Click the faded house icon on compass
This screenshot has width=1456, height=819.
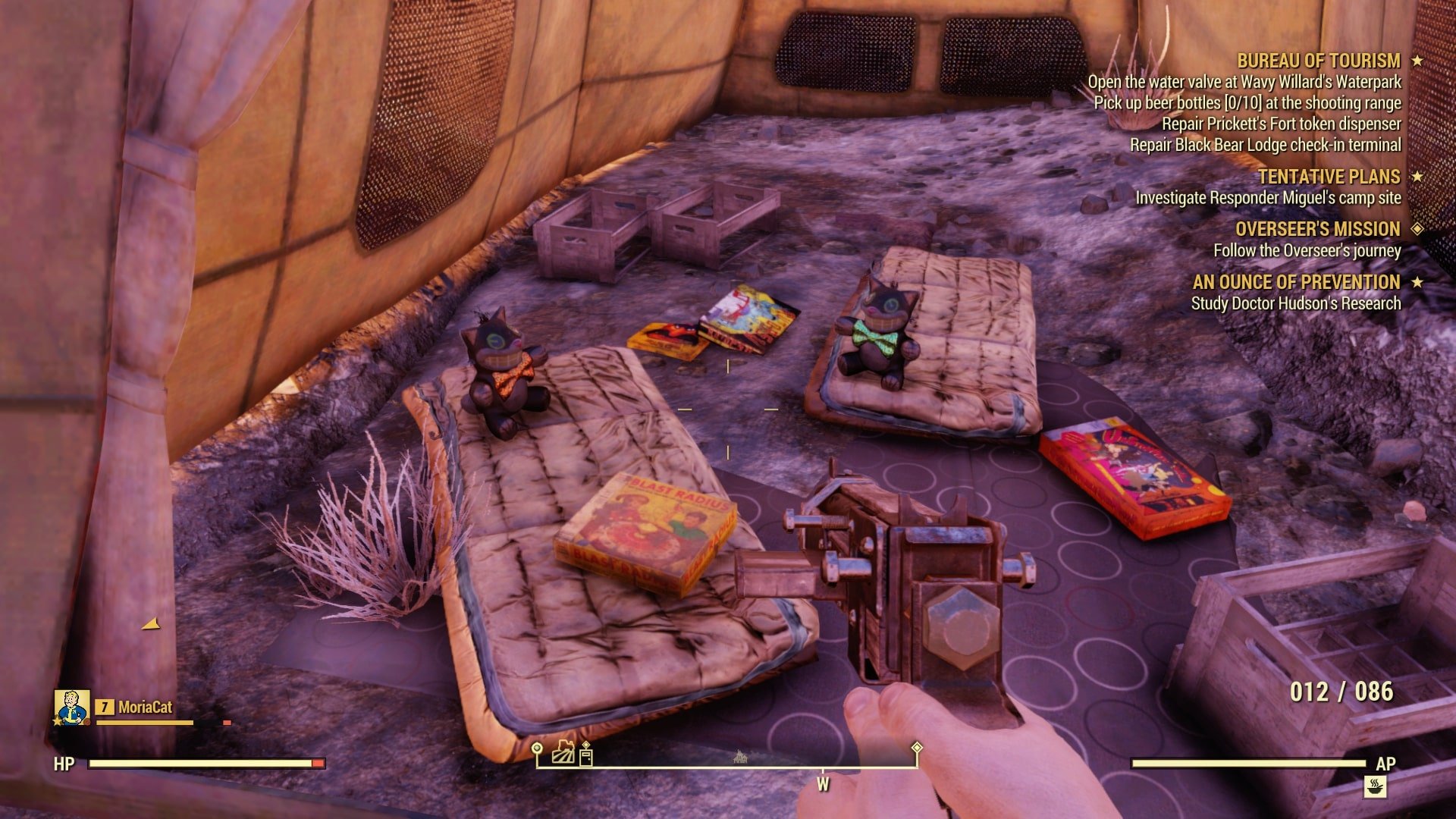click(740, 756)
